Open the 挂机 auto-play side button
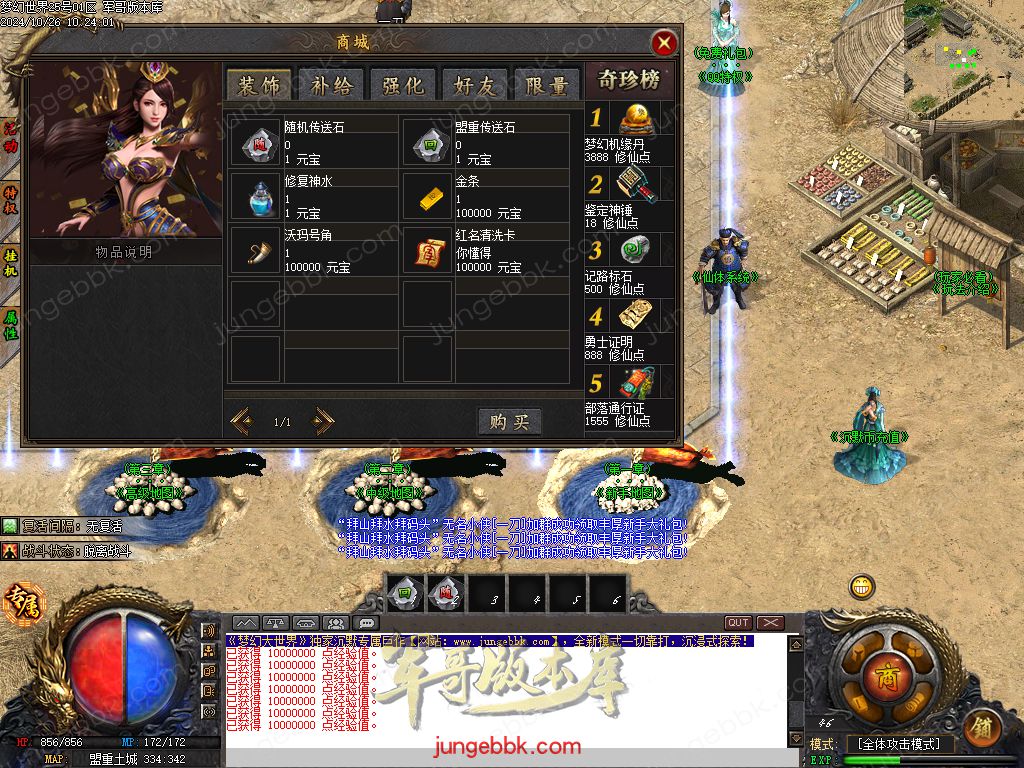 [x=11, y=263]
